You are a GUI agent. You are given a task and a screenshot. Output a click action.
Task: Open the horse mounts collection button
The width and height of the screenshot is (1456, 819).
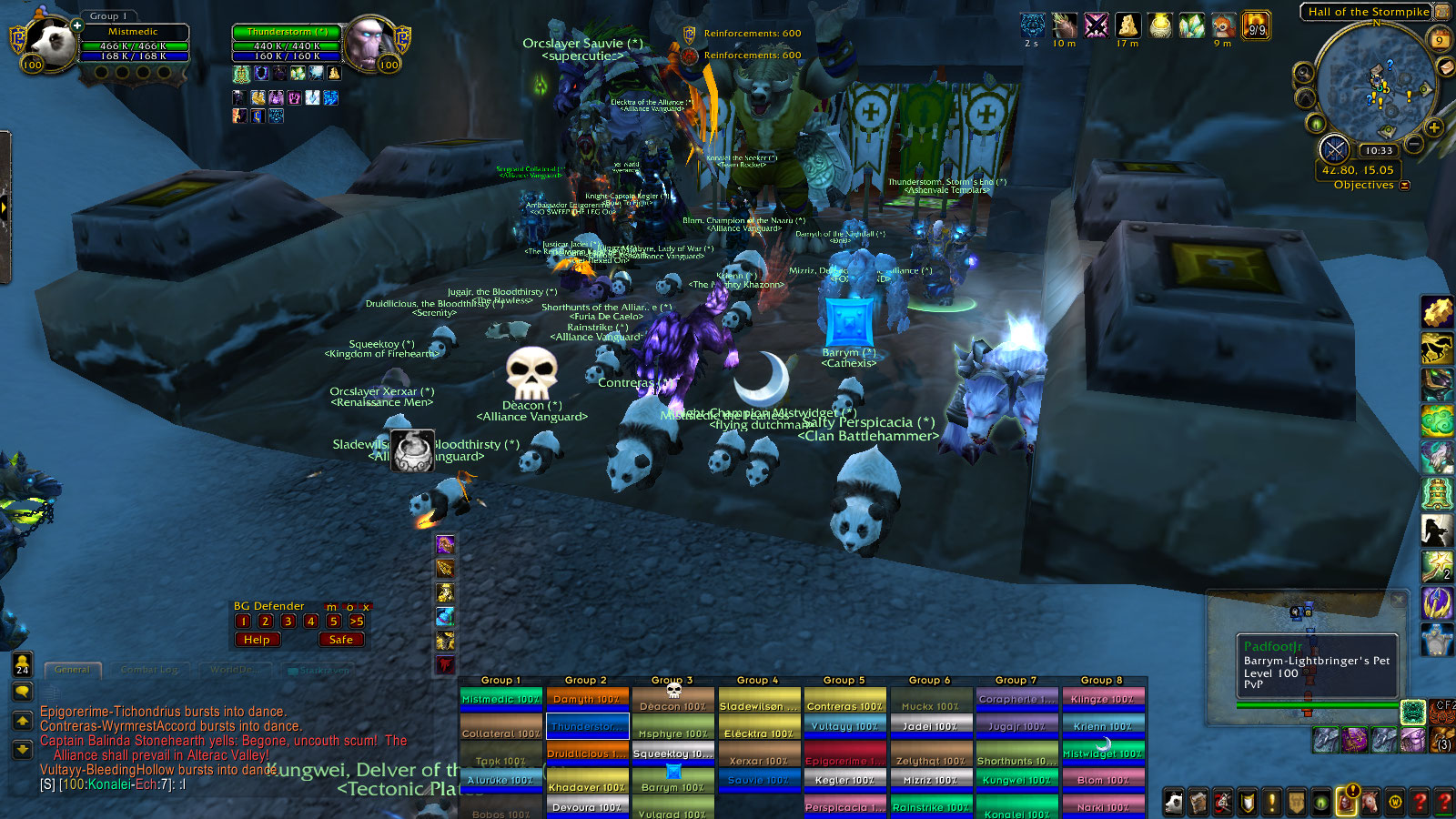[1370, 802]
